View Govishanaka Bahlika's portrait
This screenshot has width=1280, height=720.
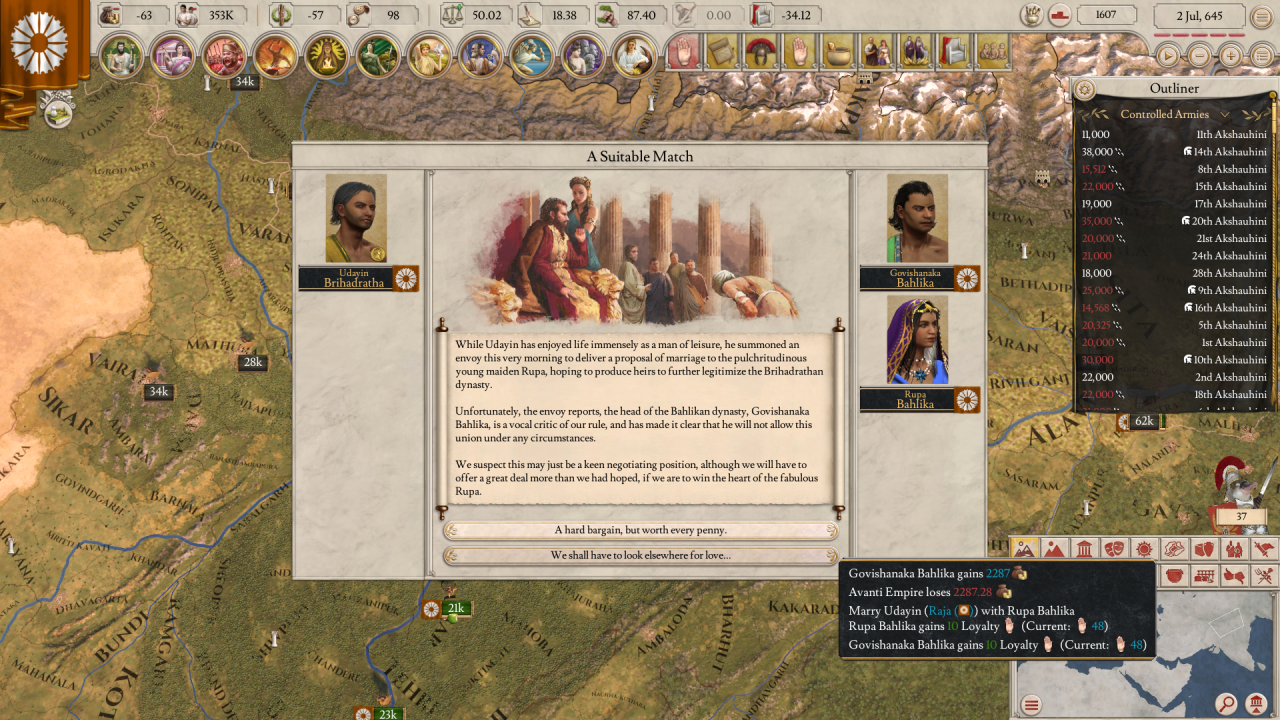(917, 219)
